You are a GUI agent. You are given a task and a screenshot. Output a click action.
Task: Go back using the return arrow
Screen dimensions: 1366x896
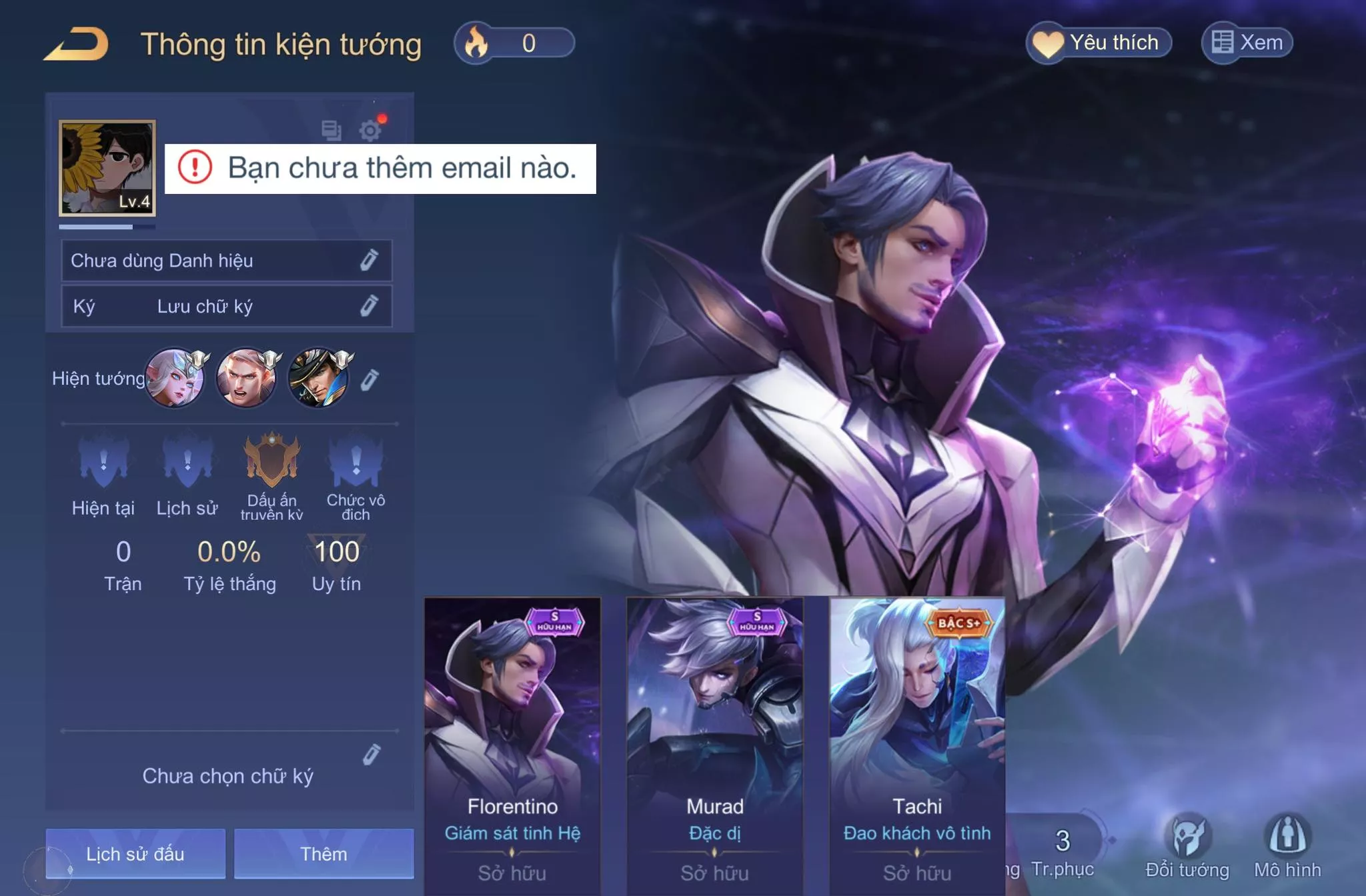click(x=77, y=44)
